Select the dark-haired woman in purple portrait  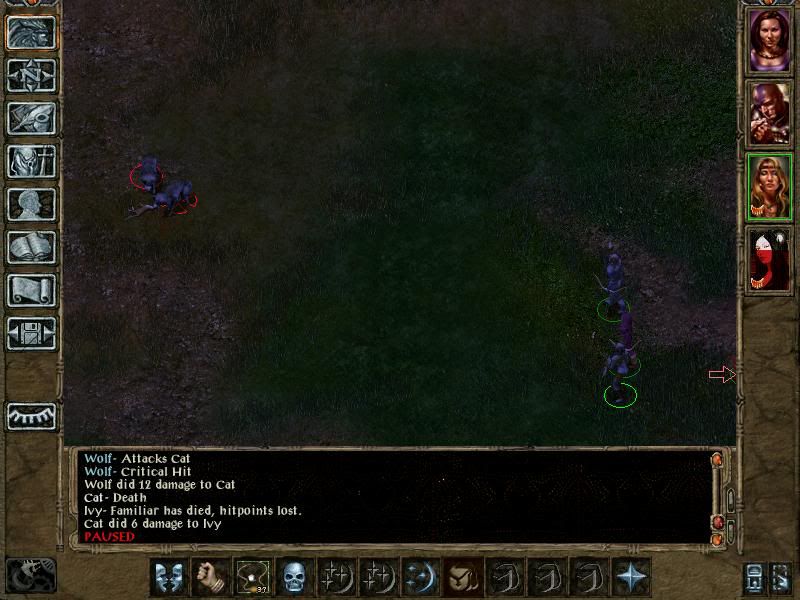click(x=770, y=40)
